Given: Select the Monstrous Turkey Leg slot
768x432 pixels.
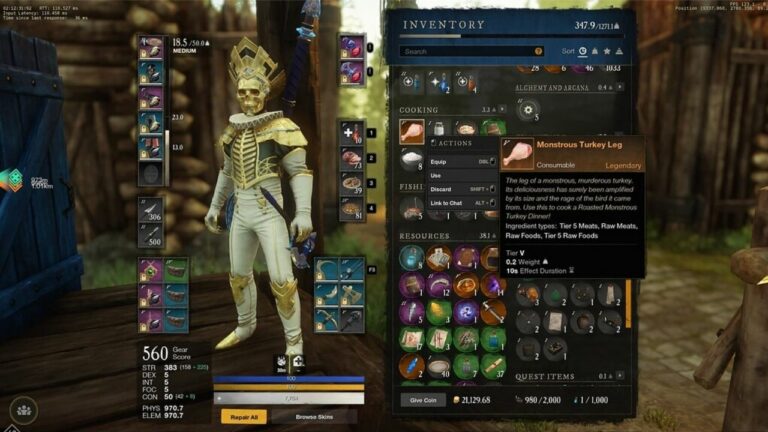Looking at the screenshot, I should tap(412, 129).
